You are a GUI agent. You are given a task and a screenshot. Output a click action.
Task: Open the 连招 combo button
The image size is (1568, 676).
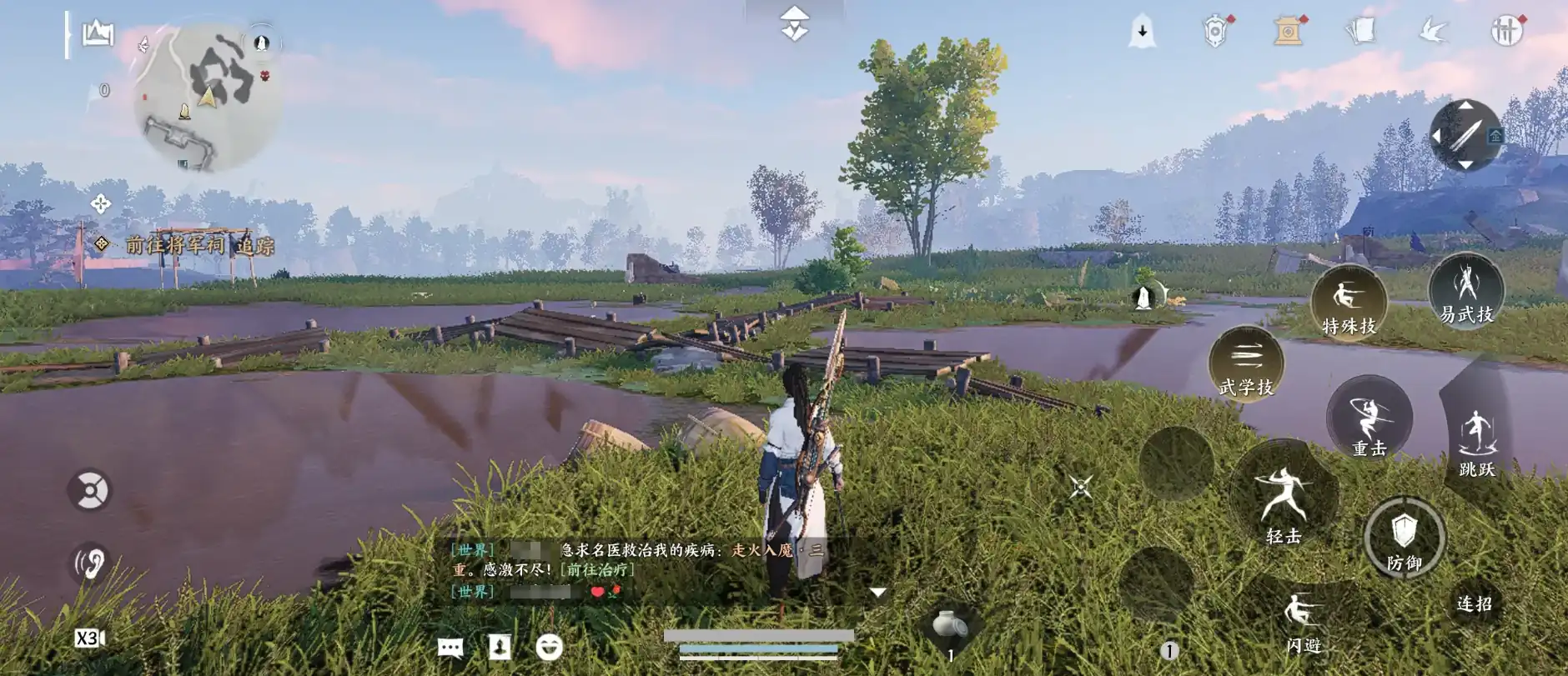point(1474,603)
